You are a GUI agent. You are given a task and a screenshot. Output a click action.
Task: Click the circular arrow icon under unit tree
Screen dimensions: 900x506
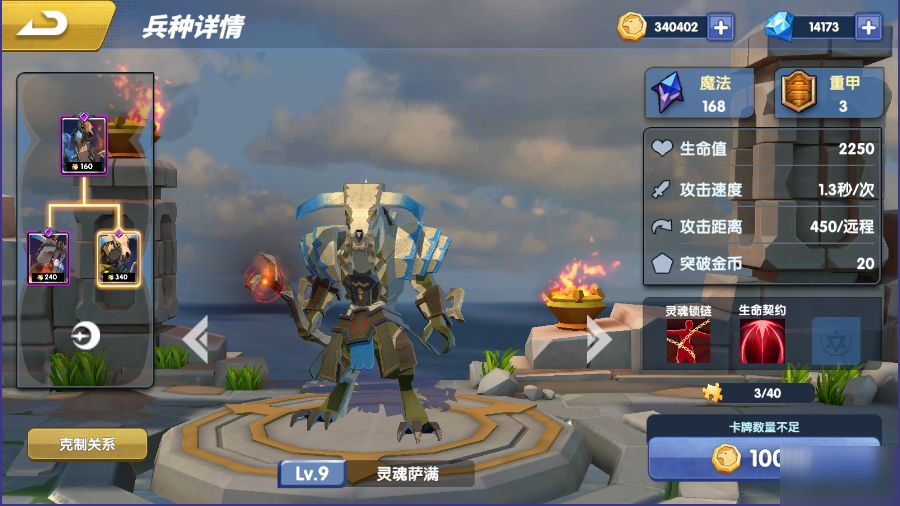click(x=86, y=337)
